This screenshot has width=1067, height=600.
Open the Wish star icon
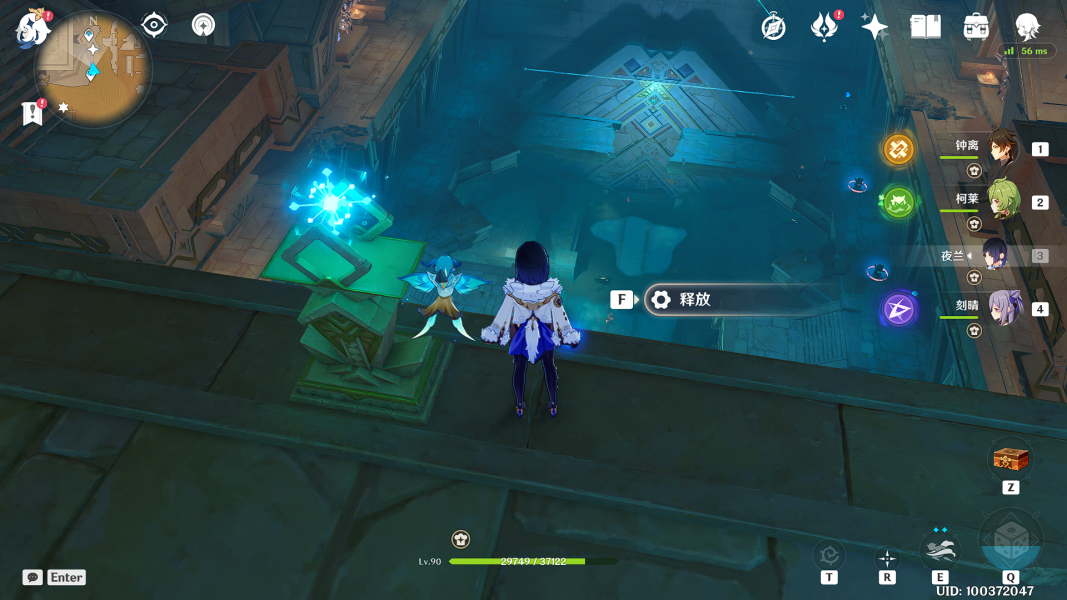874,27
